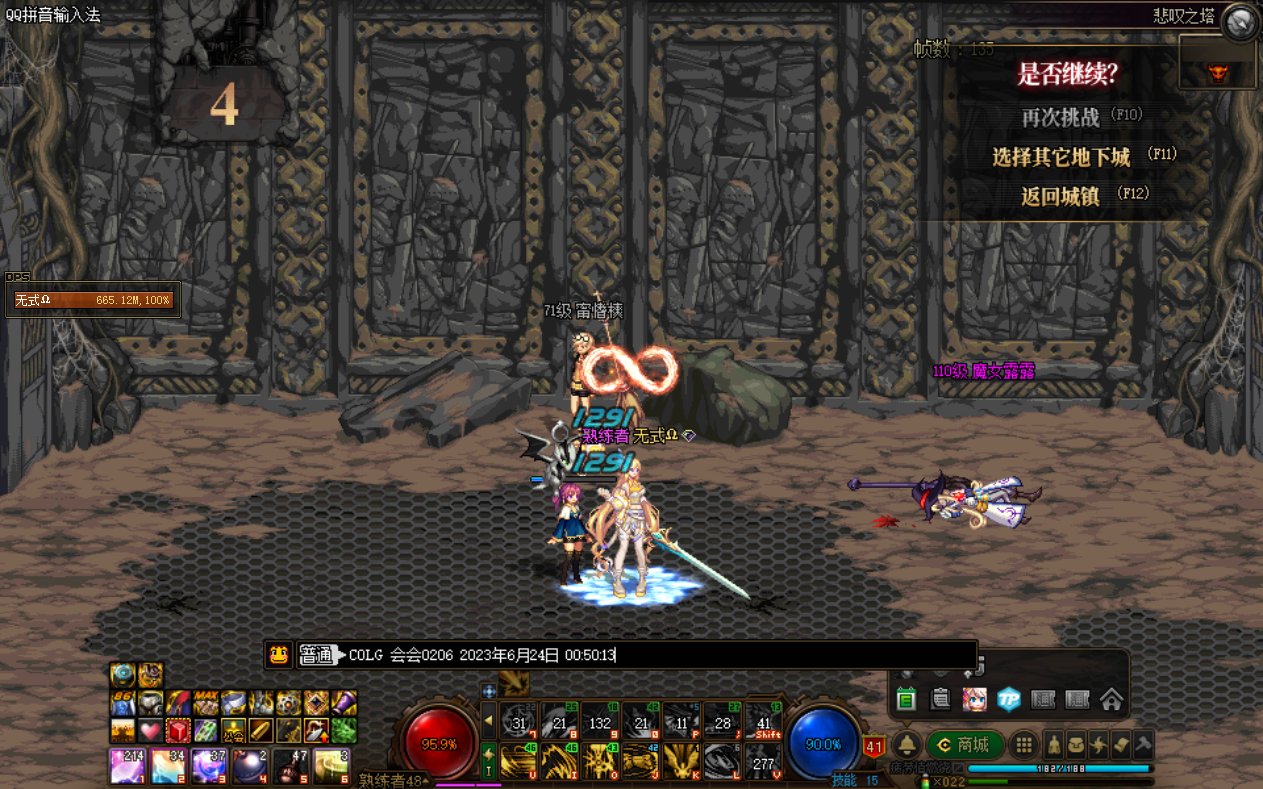Click the 公会 guild buff icon

coord(233,731)
